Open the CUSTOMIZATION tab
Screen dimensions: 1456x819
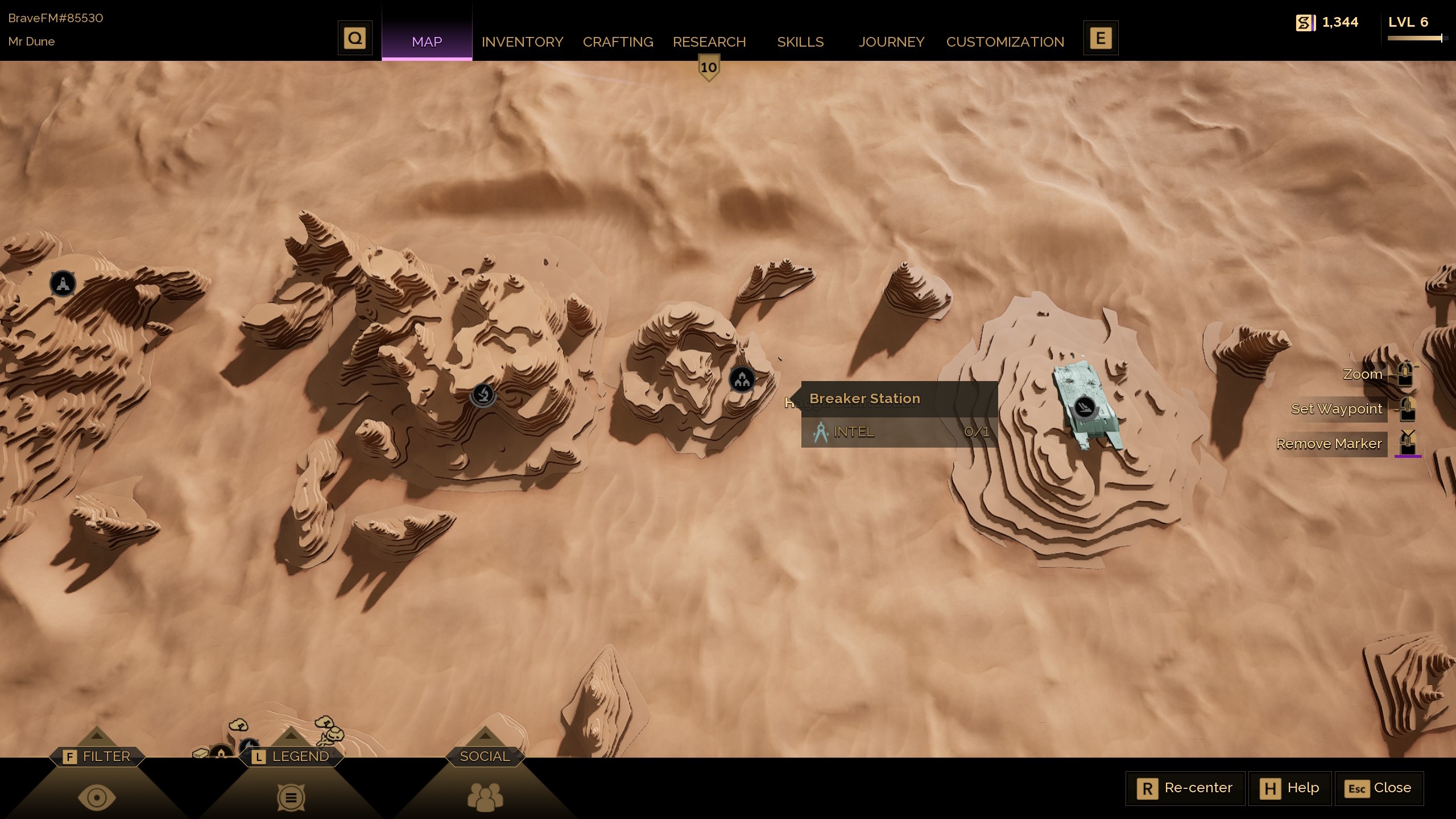[1005, 42]
